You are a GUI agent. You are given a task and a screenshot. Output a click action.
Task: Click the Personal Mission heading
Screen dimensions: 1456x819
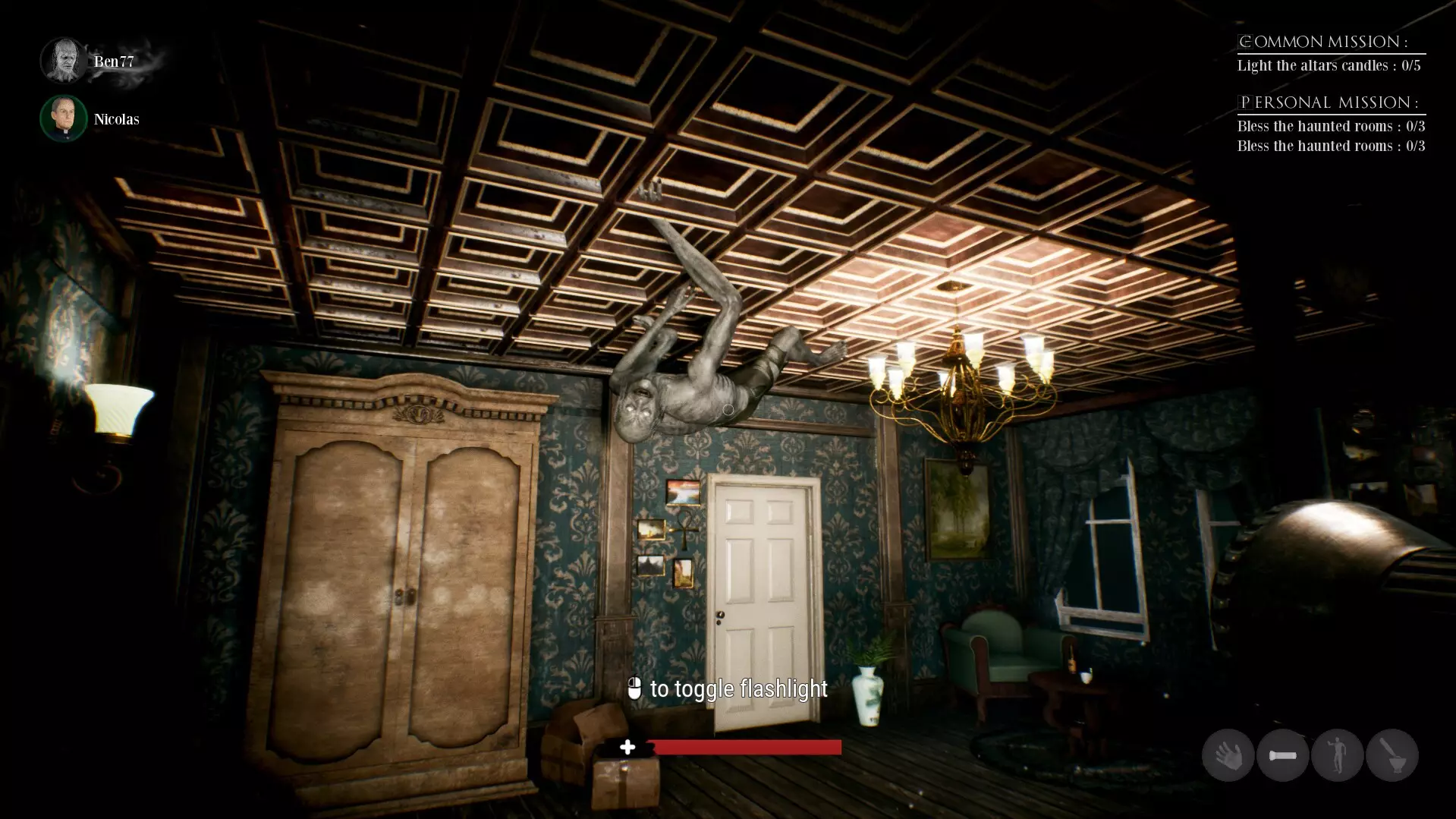1329,101
